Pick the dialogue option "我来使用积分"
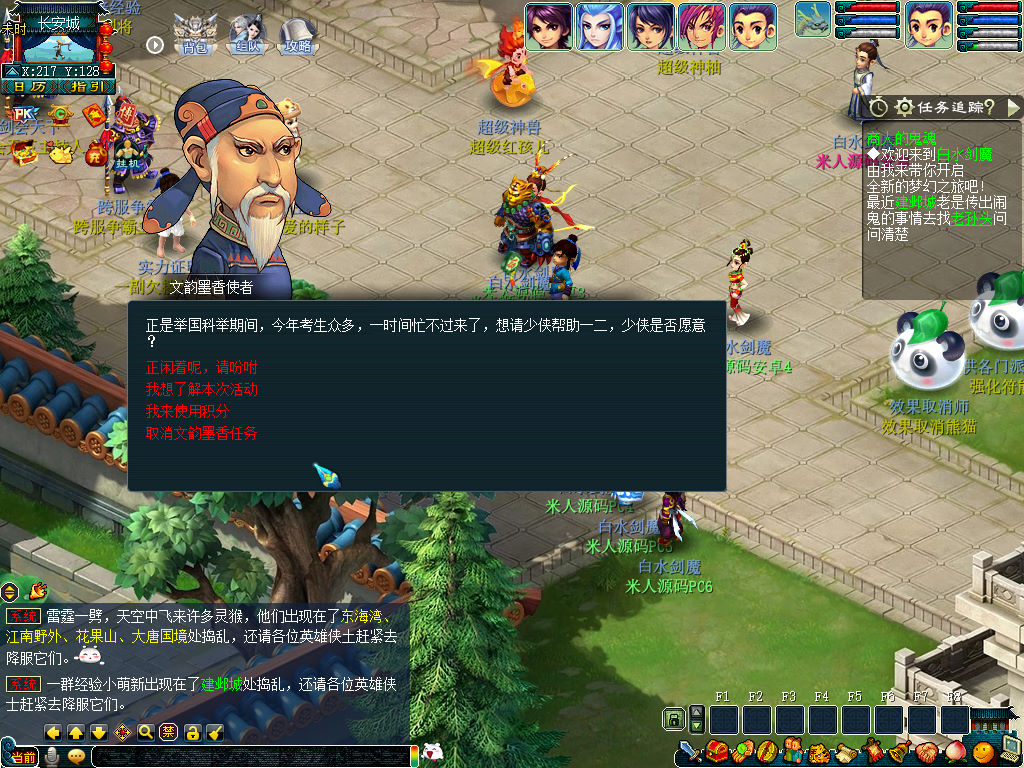The image size is (1024, 768). click(x=188, y=411)
